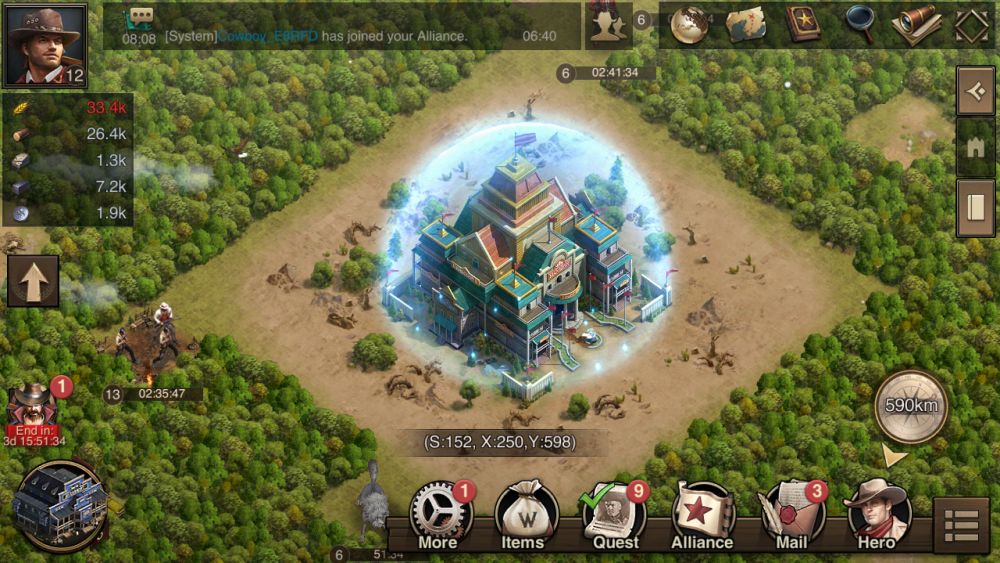Image resolution: width=1000 pixels, height=563 pixels.
Task: Toggle the diamond fullscreen view button
Action: click(971, 25)
